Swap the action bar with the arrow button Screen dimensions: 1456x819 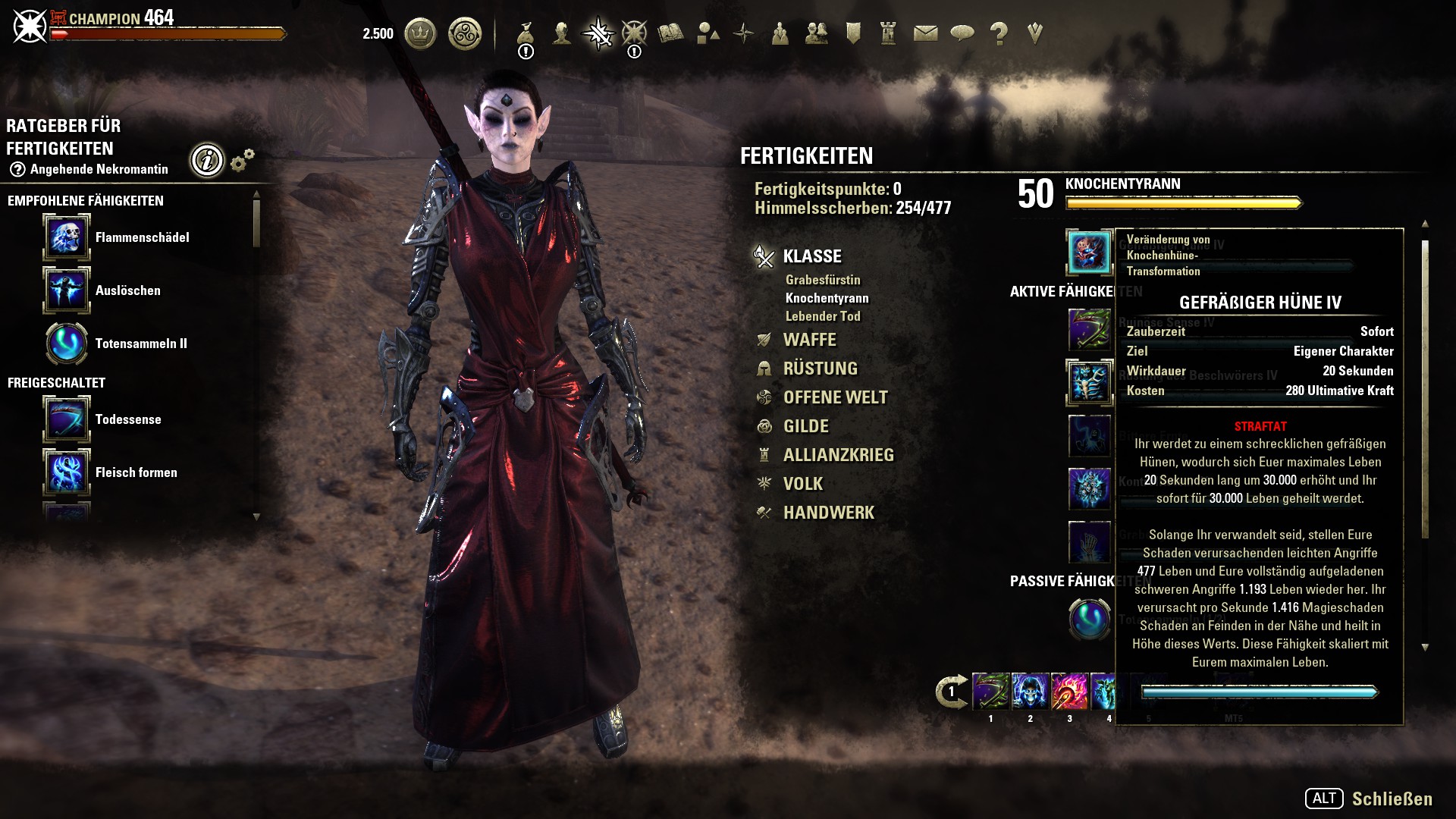pos(951,692)
